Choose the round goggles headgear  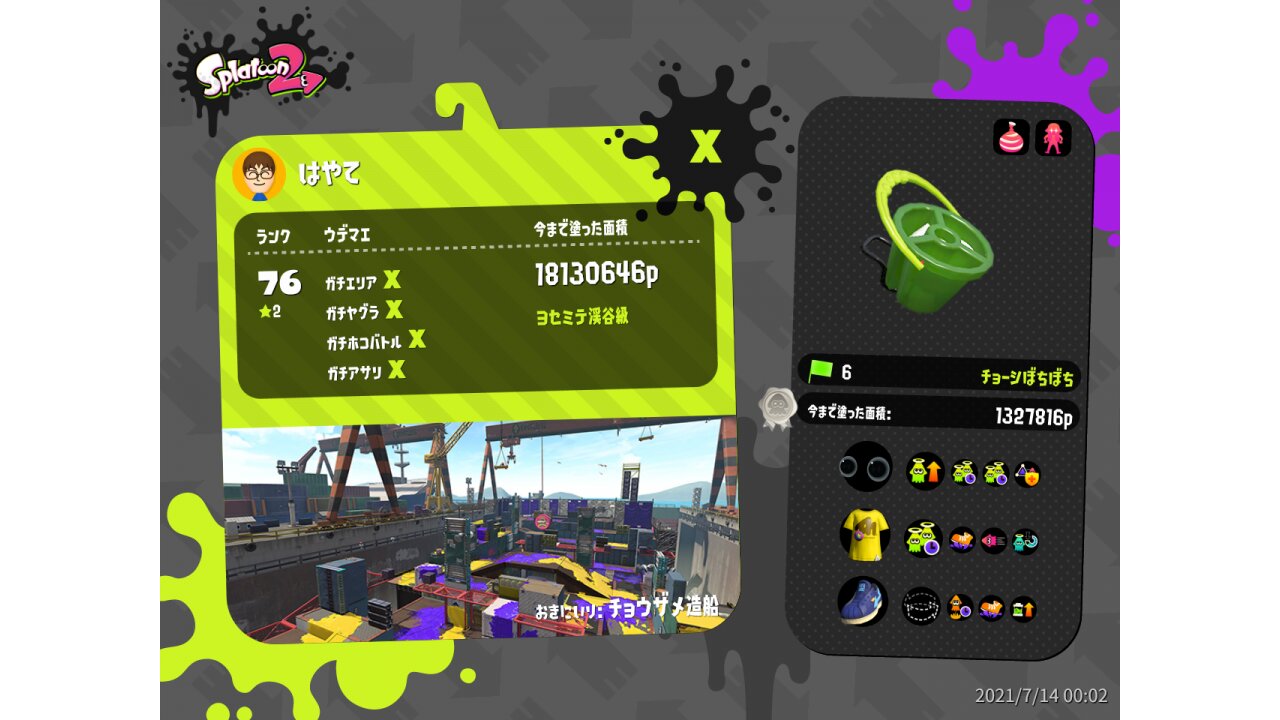[865, 467]
